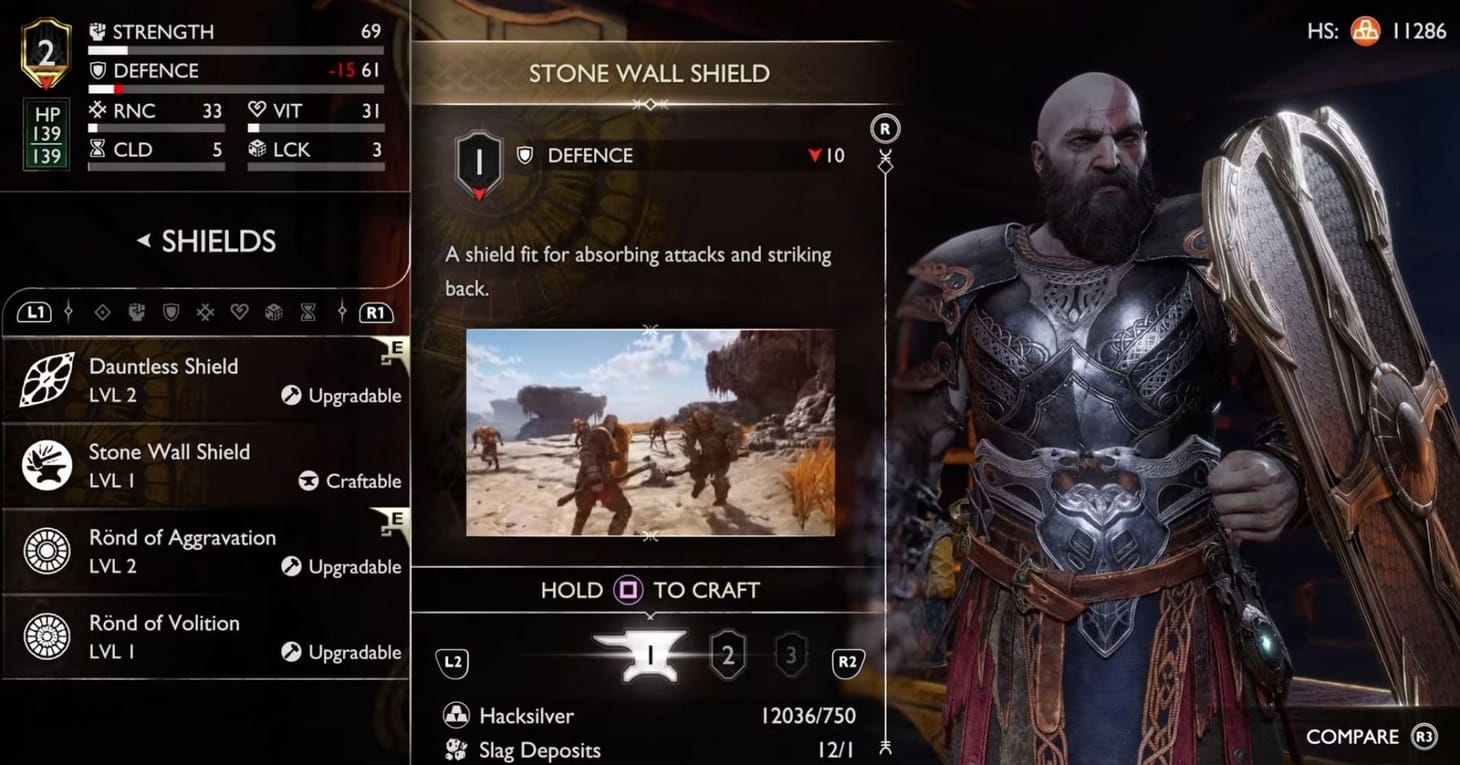The height and width of the screenshot is (765, 1460).
Task: Switch filter tab using the L1 prompt
Action: click(35, 312)
